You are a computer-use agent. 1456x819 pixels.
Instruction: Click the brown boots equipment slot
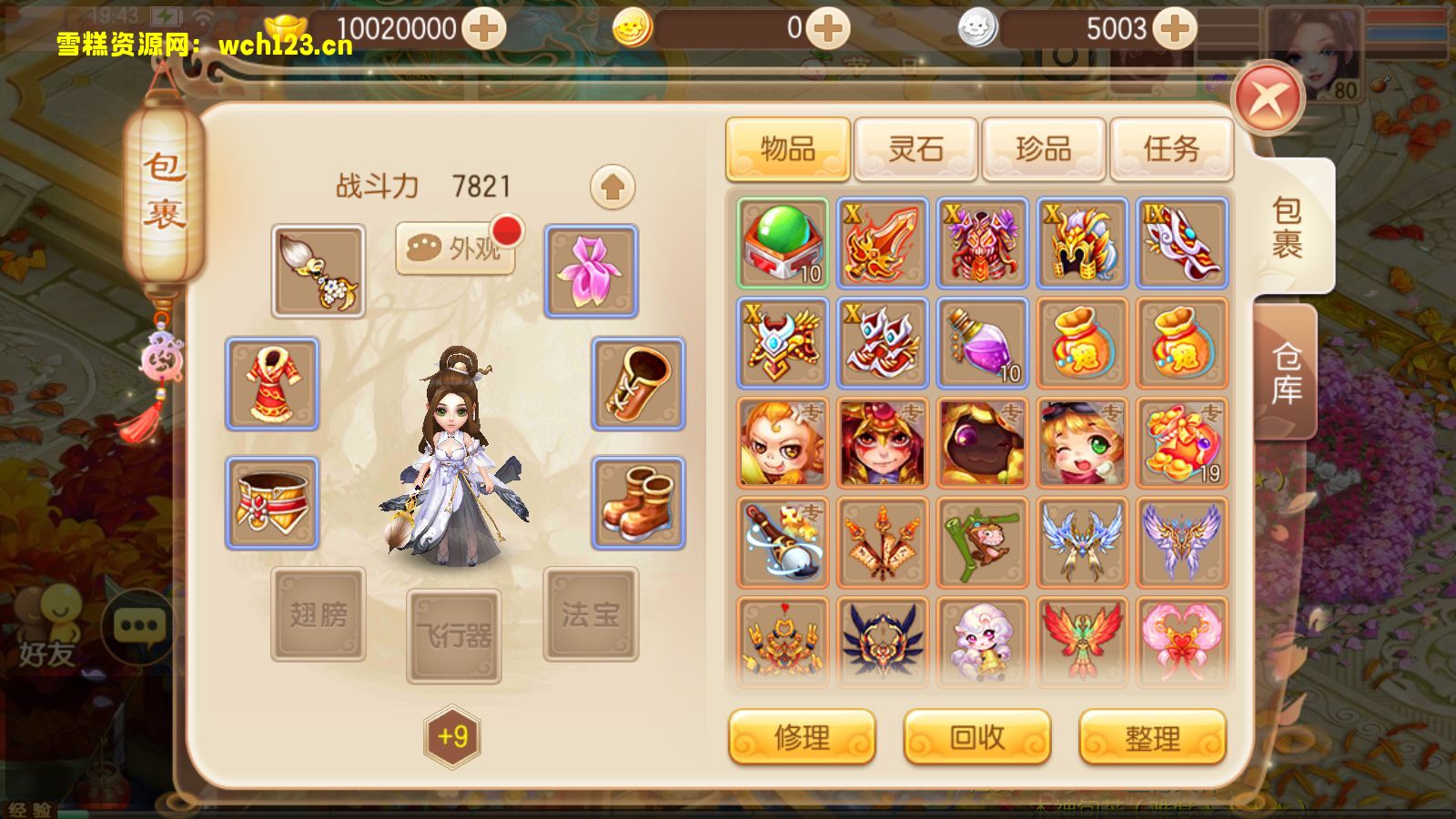[638, 503]
